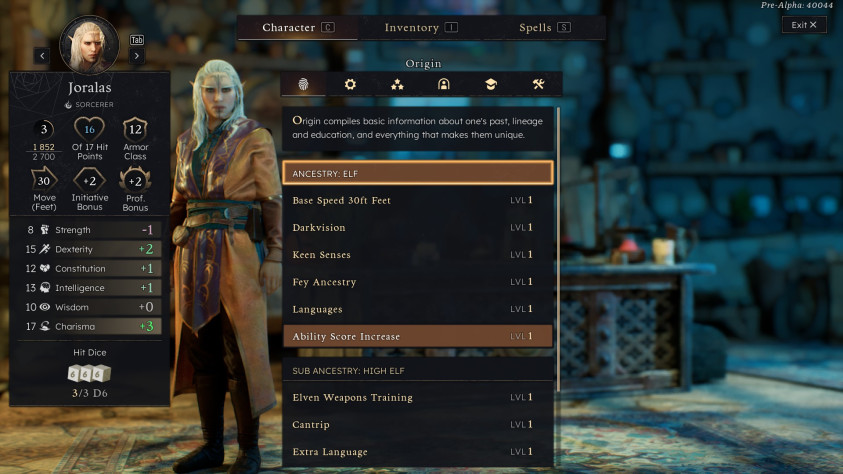Open the arched portrait category icon
This screenshot has width=843, height=474.
click(443, 84)
